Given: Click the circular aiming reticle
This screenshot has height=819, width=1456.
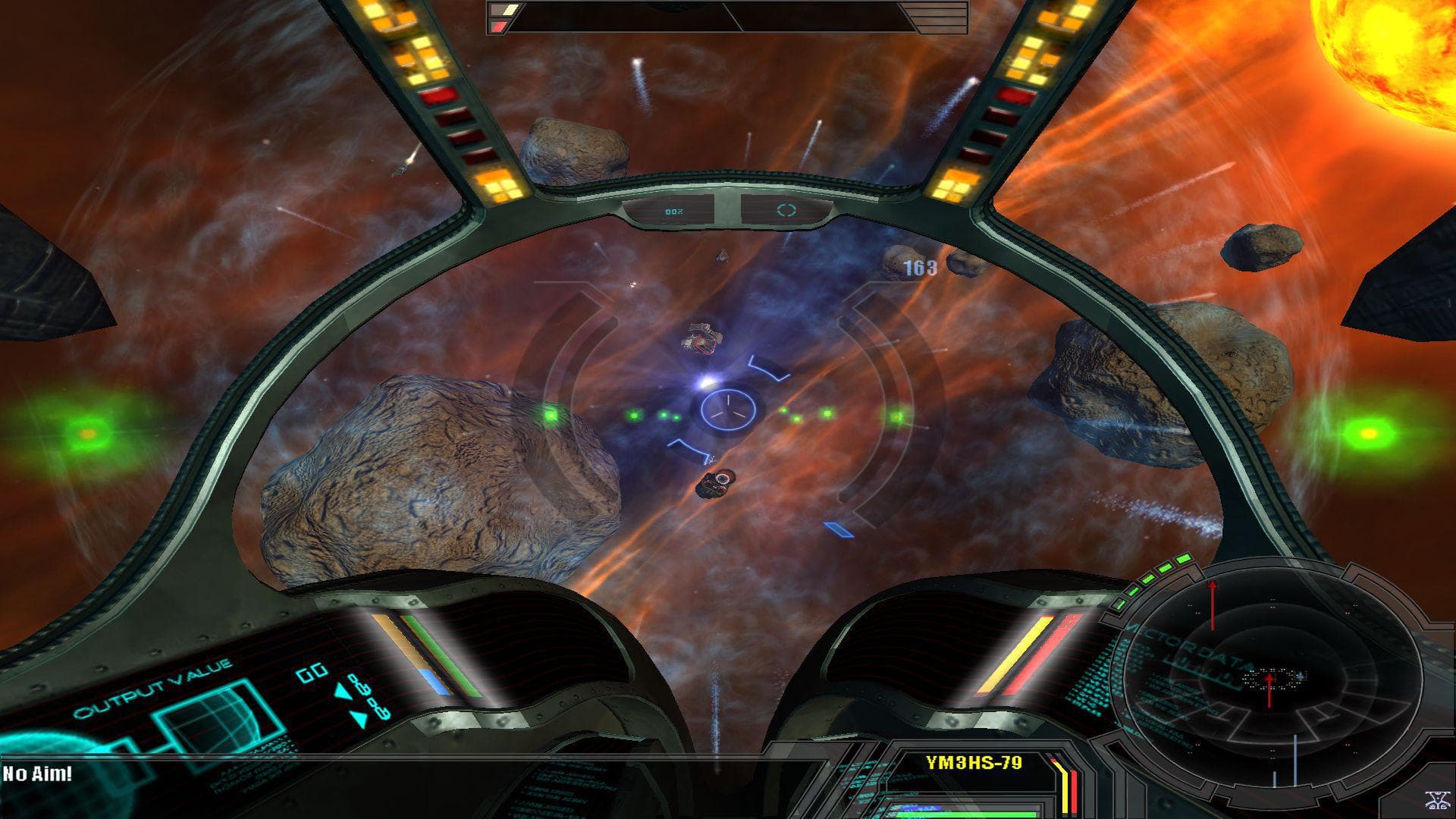Looking at the screenshot, I should (728, 409).
